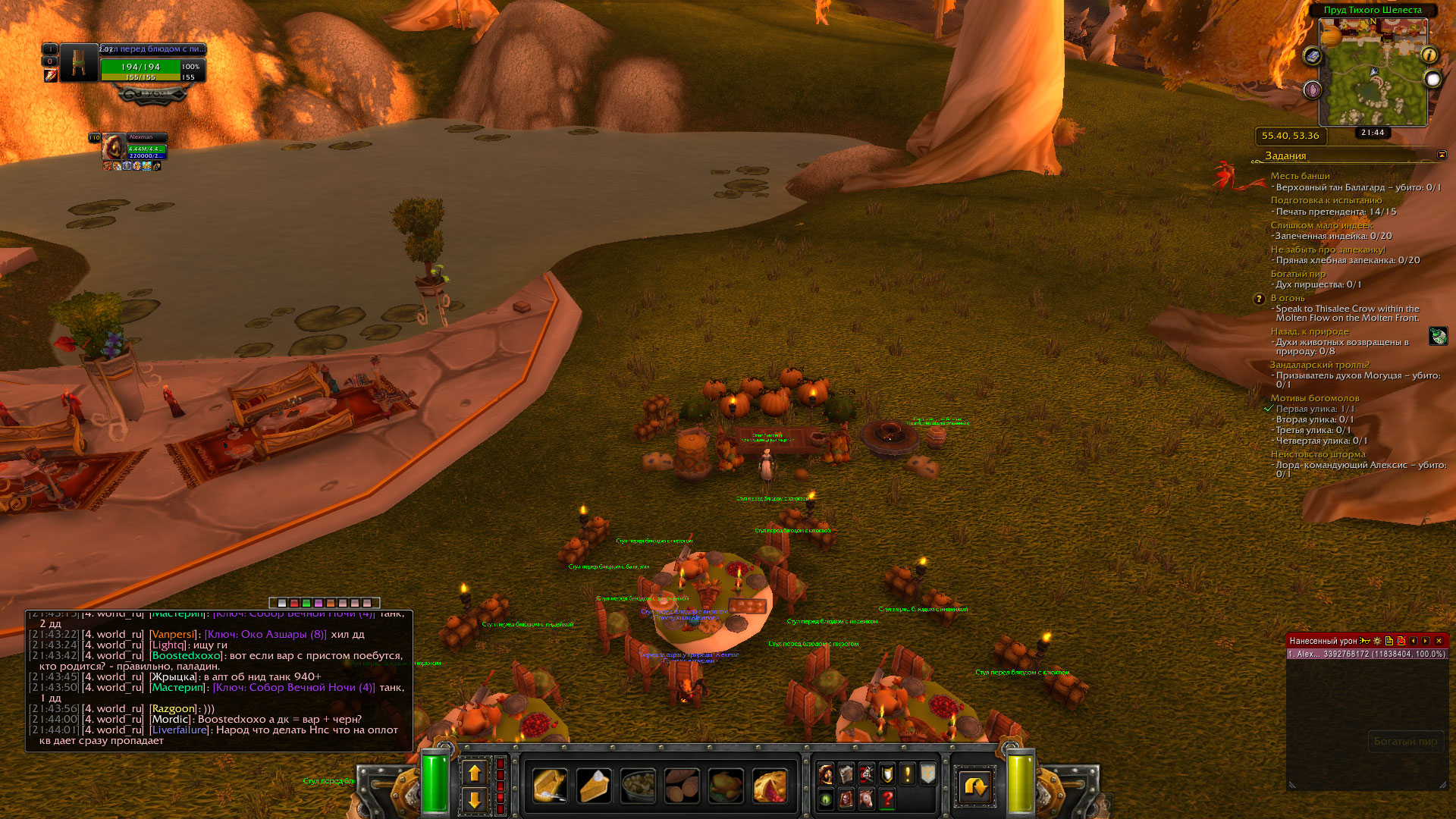Collapse the Задания quest tracker

click(x=1442, y=155)
